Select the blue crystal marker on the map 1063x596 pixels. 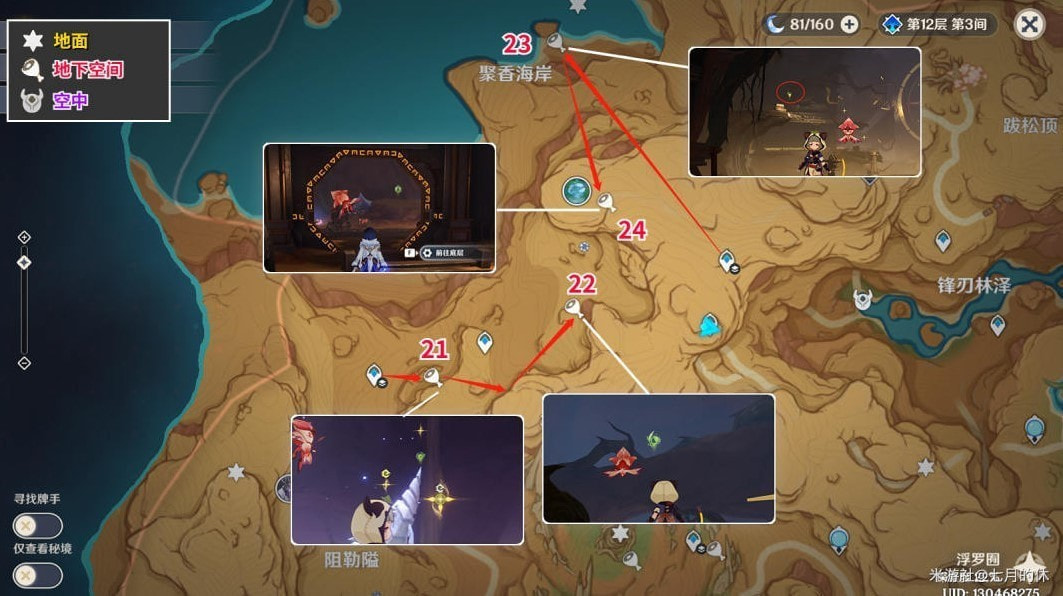click(x=709, y=325)
